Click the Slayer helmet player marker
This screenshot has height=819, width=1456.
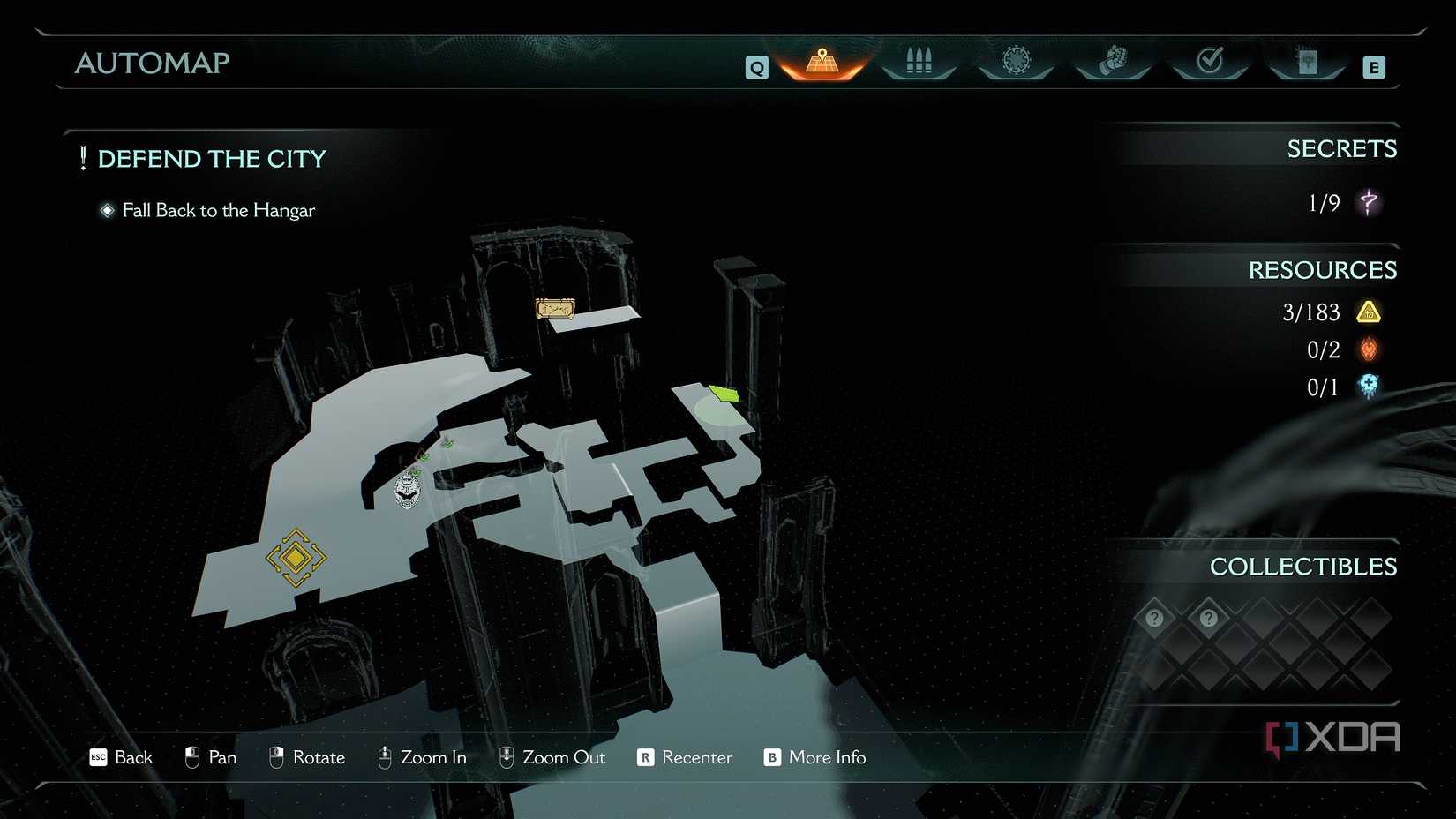[407, 491]
